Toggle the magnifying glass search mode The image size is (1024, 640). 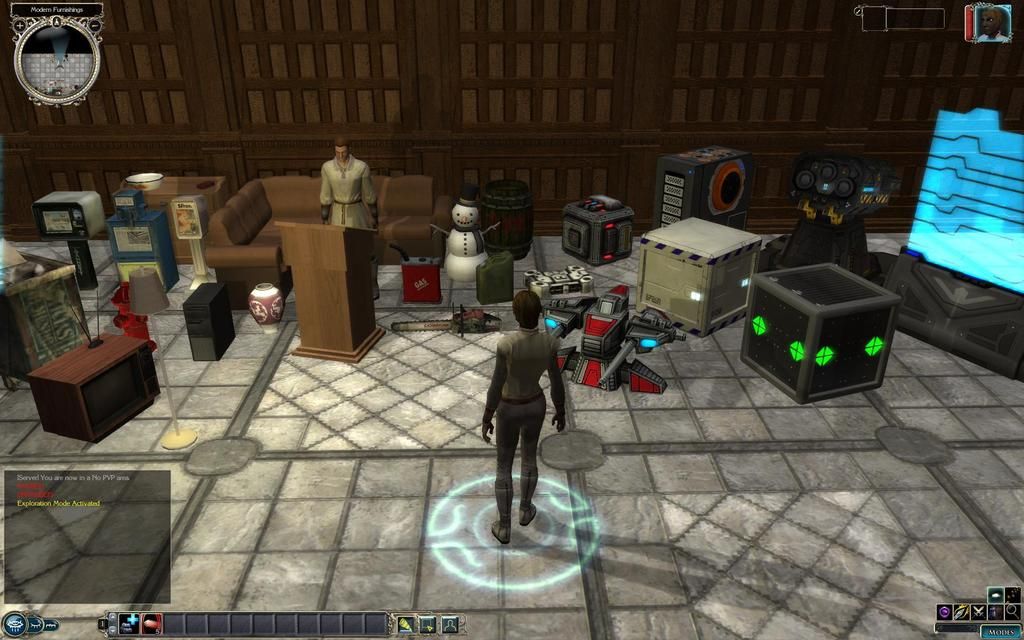tap(1012, 611)
